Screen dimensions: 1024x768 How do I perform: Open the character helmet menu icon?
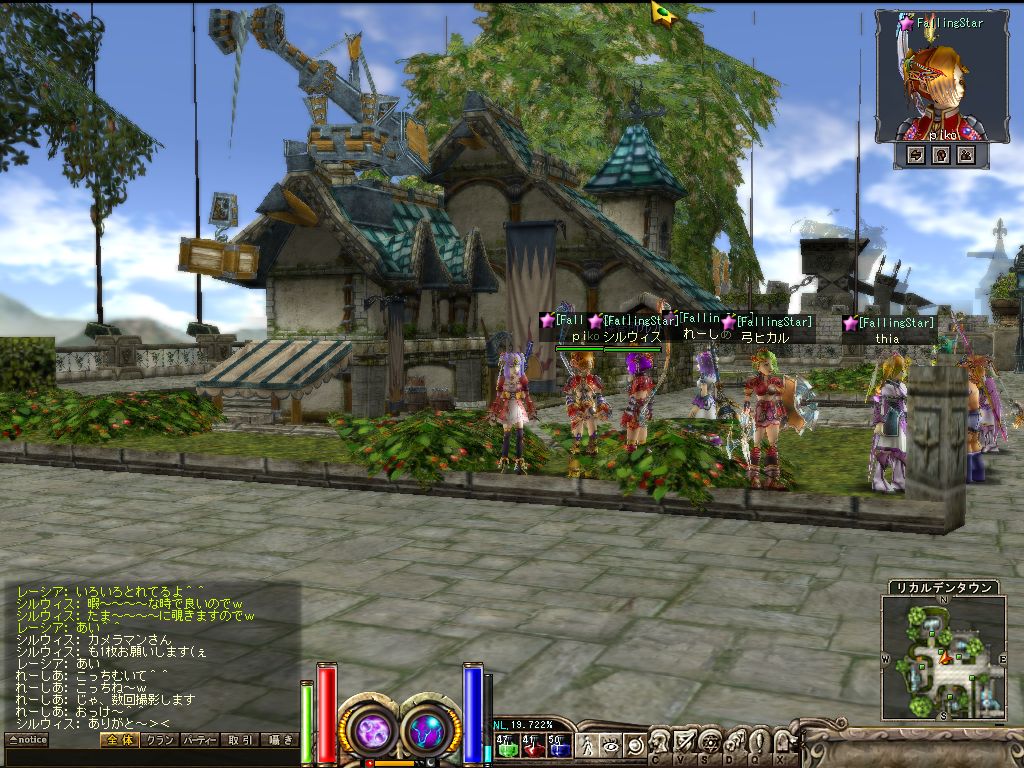coord(660,742)
